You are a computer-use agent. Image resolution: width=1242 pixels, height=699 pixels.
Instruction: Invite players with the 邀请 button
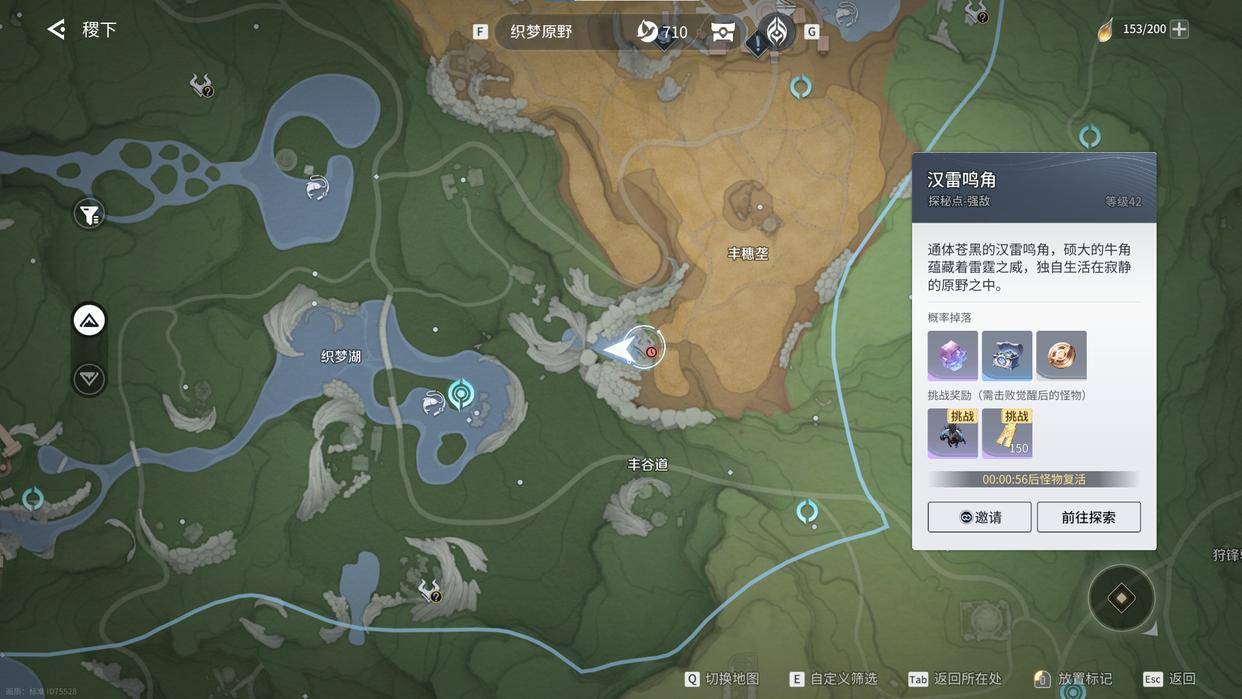coord(979,517)
